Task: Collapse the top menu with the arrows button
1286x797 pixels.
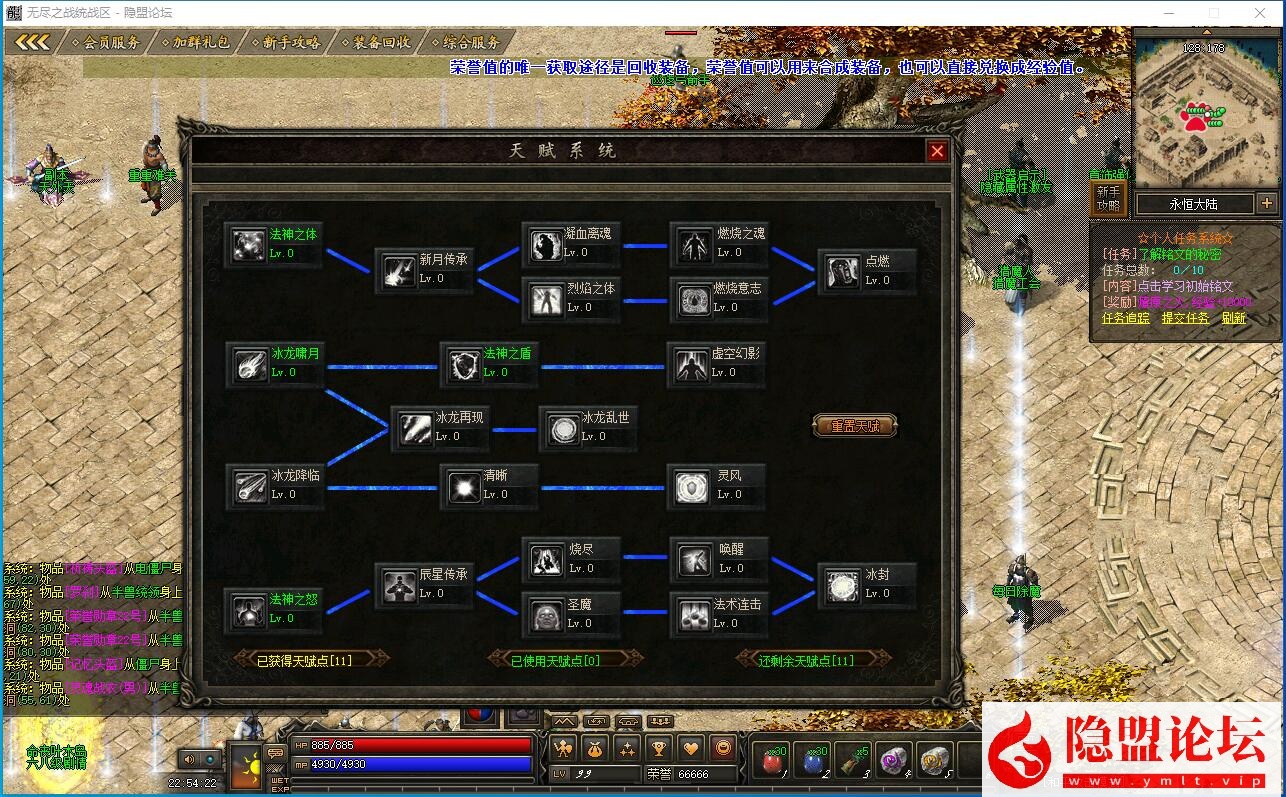Action: [32, 42]
